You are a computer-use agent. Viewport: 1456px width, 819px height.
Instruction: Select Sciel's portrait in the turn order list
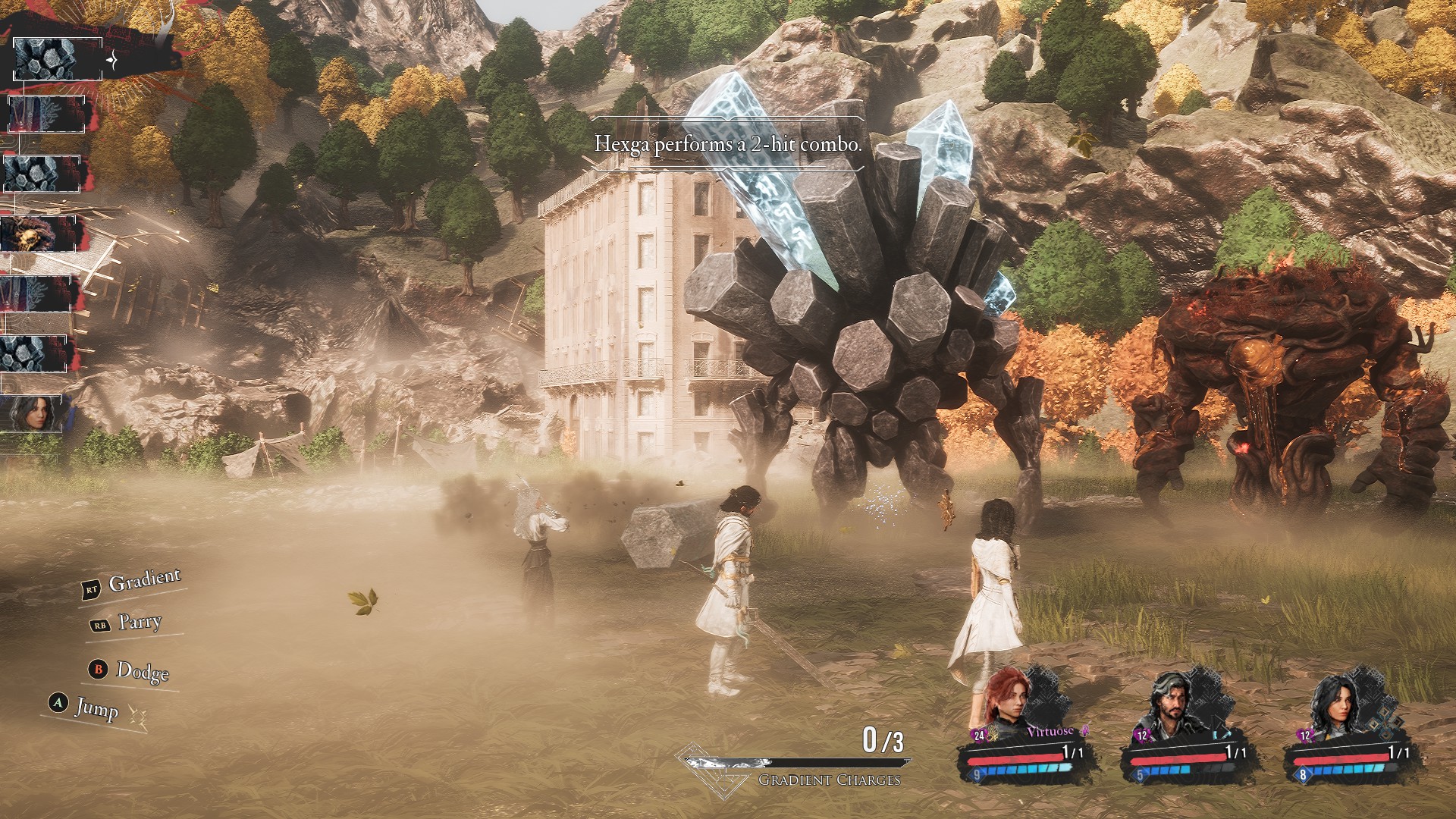[x=39, y=413]
